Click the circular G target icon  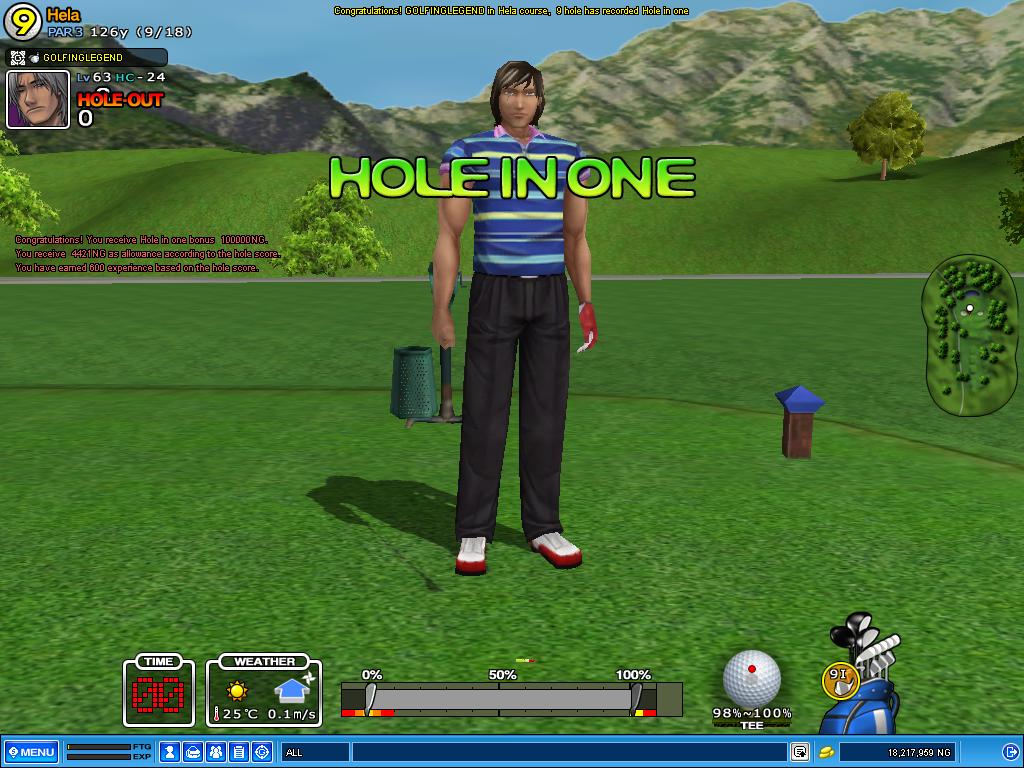[x=262, y=752]
